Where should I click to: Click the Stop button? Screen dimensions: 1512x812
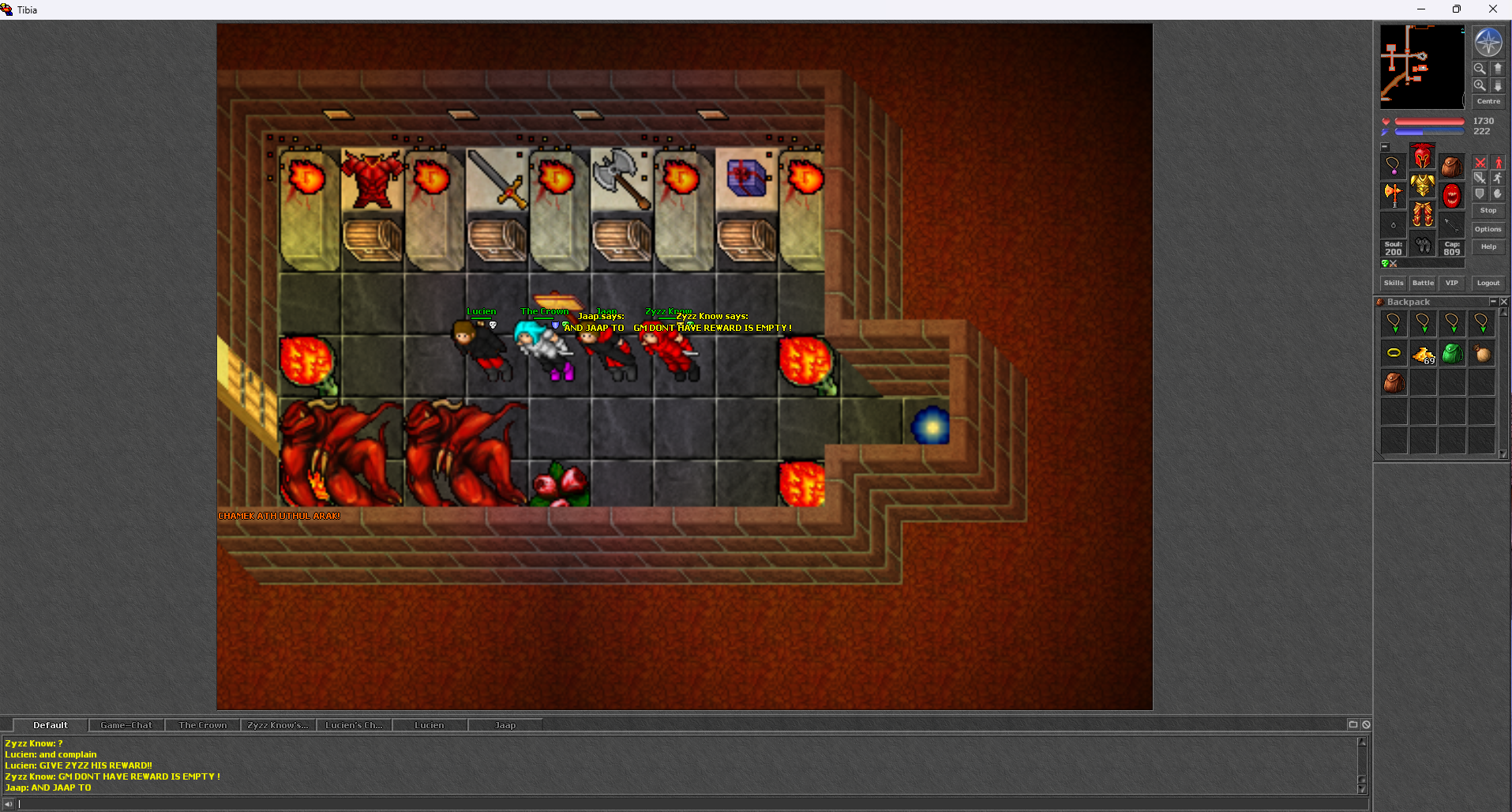click(x=1488, y=210)
